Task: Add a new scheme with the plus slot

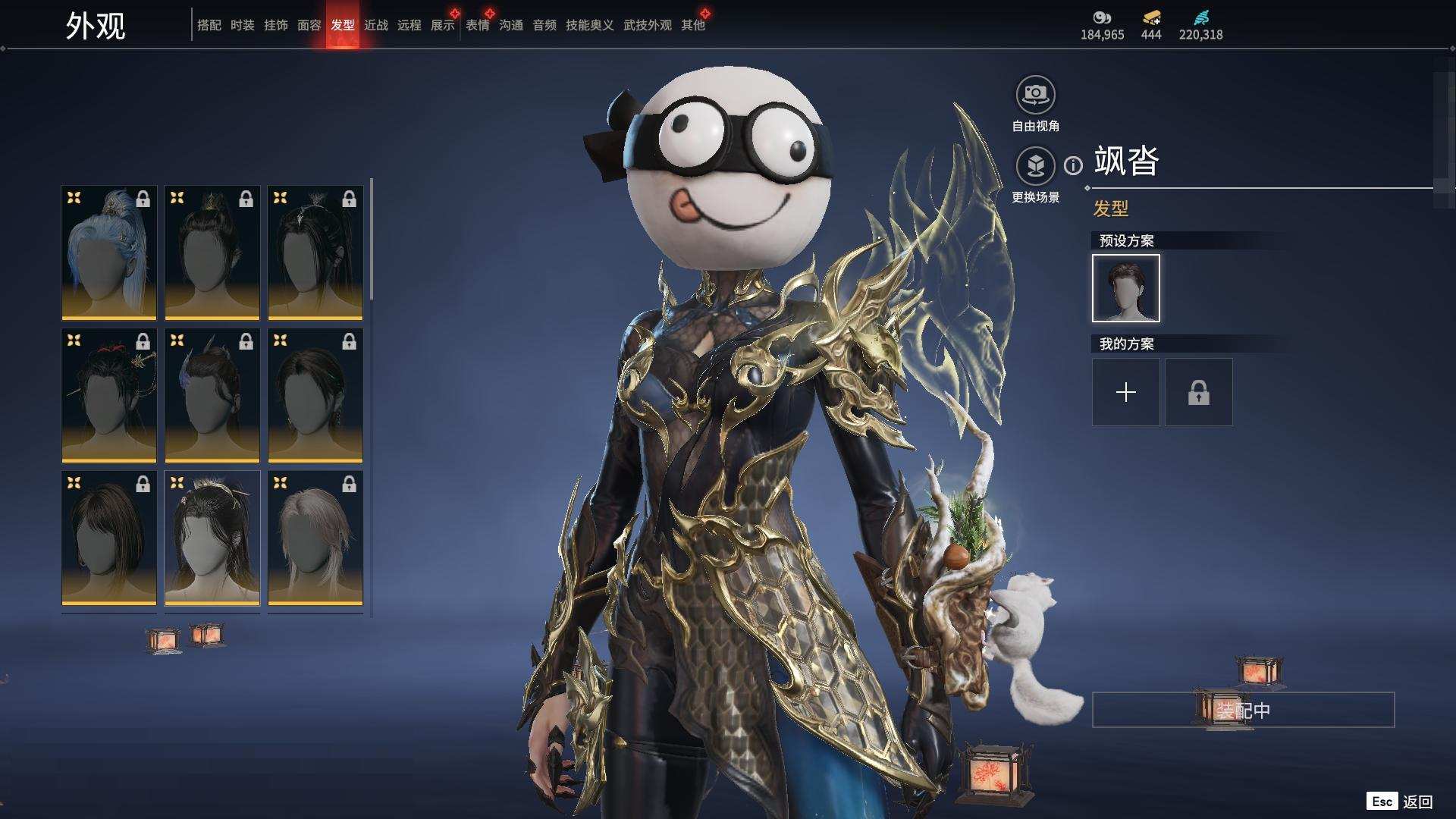Action: 1125,392
